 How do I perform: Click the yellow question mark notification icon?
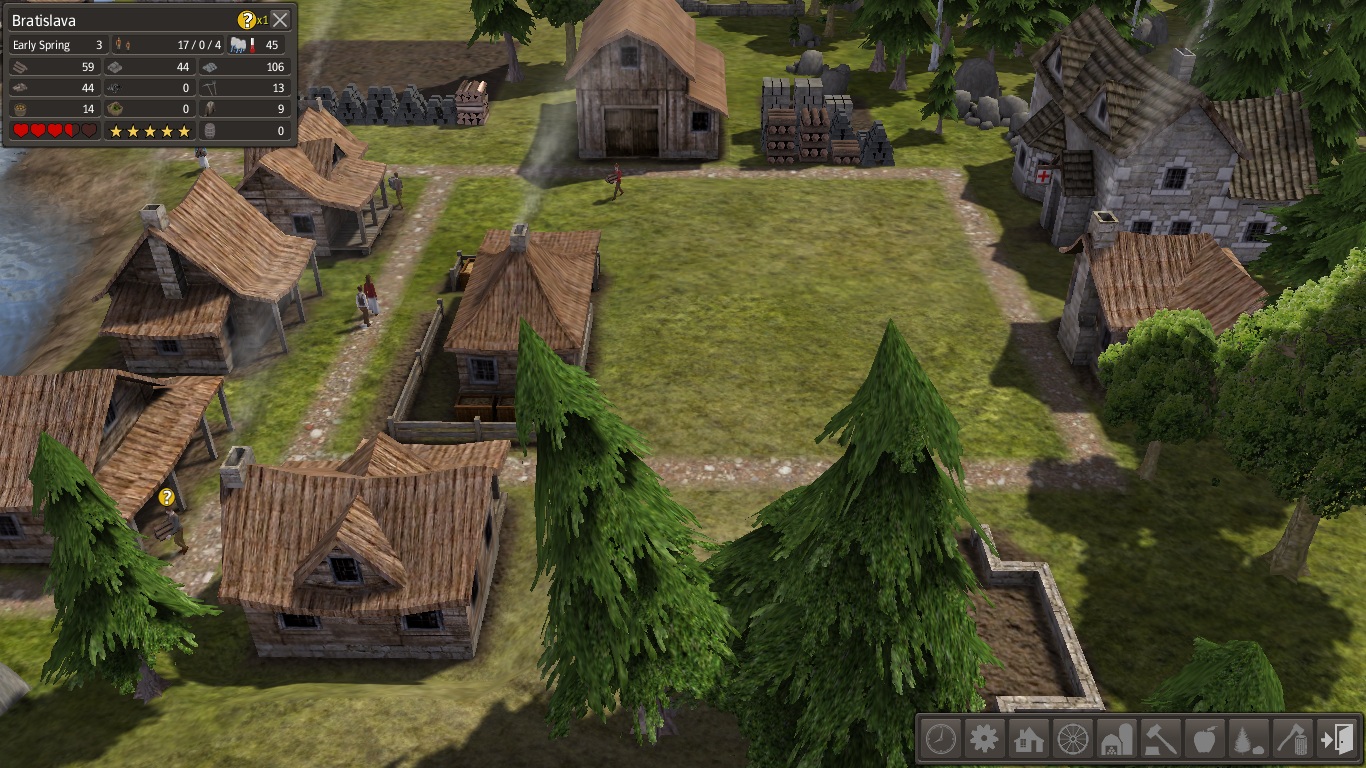(246, 20)
